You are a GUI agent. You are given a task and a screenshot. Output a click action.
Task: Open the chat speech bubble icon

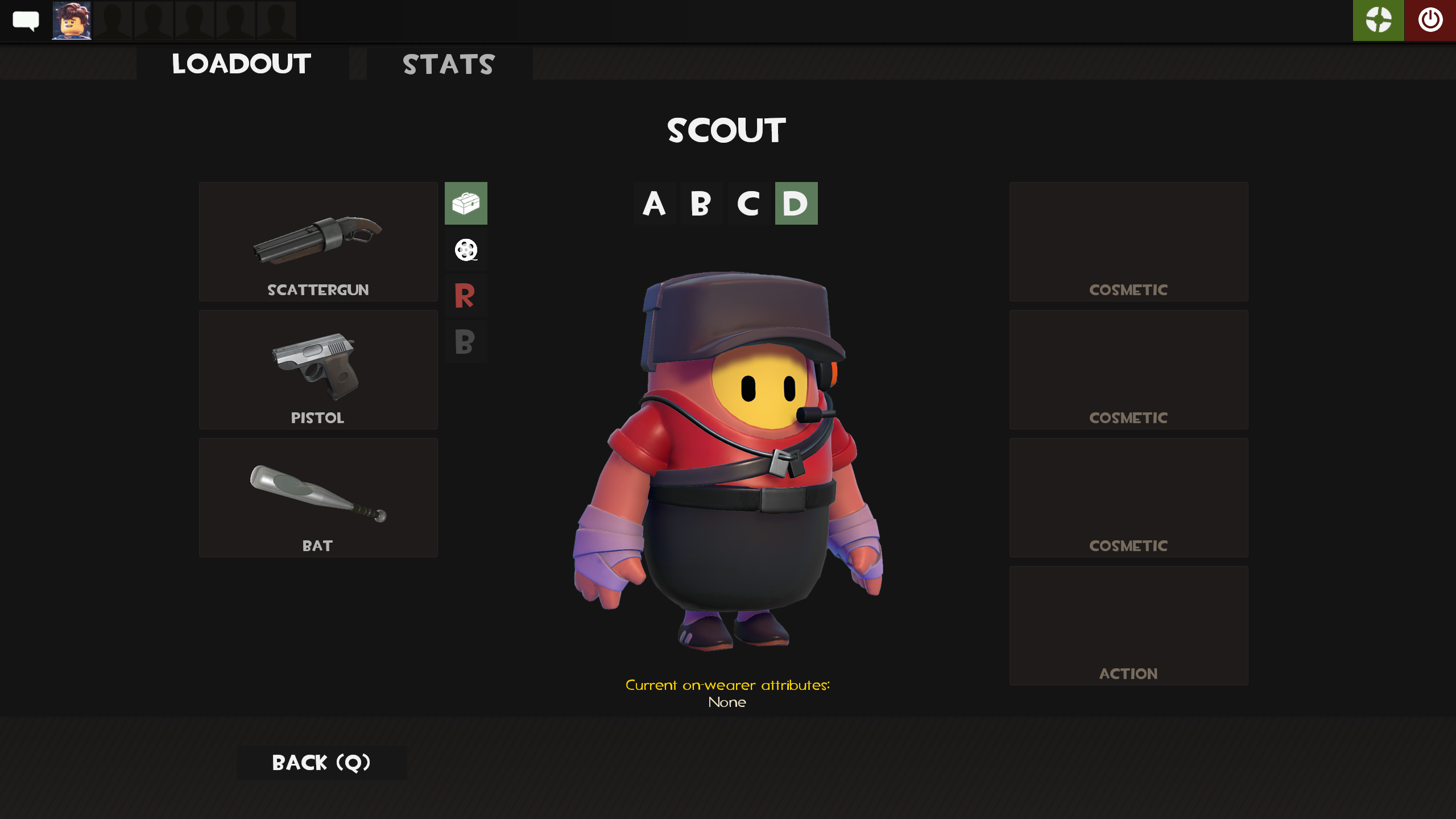[x=24, y=20]
